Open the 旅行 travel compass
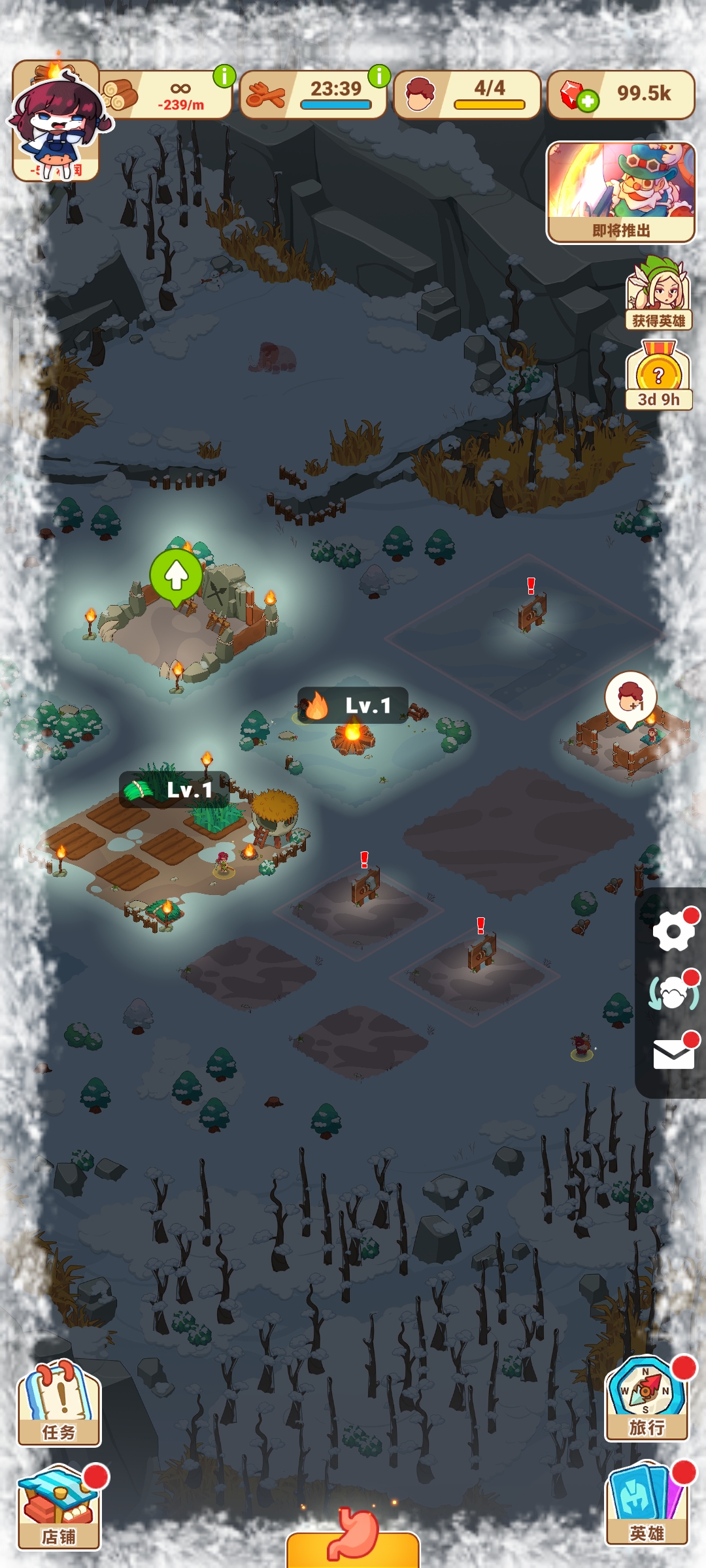The image size is (706, 1568). coord(647,1399)
